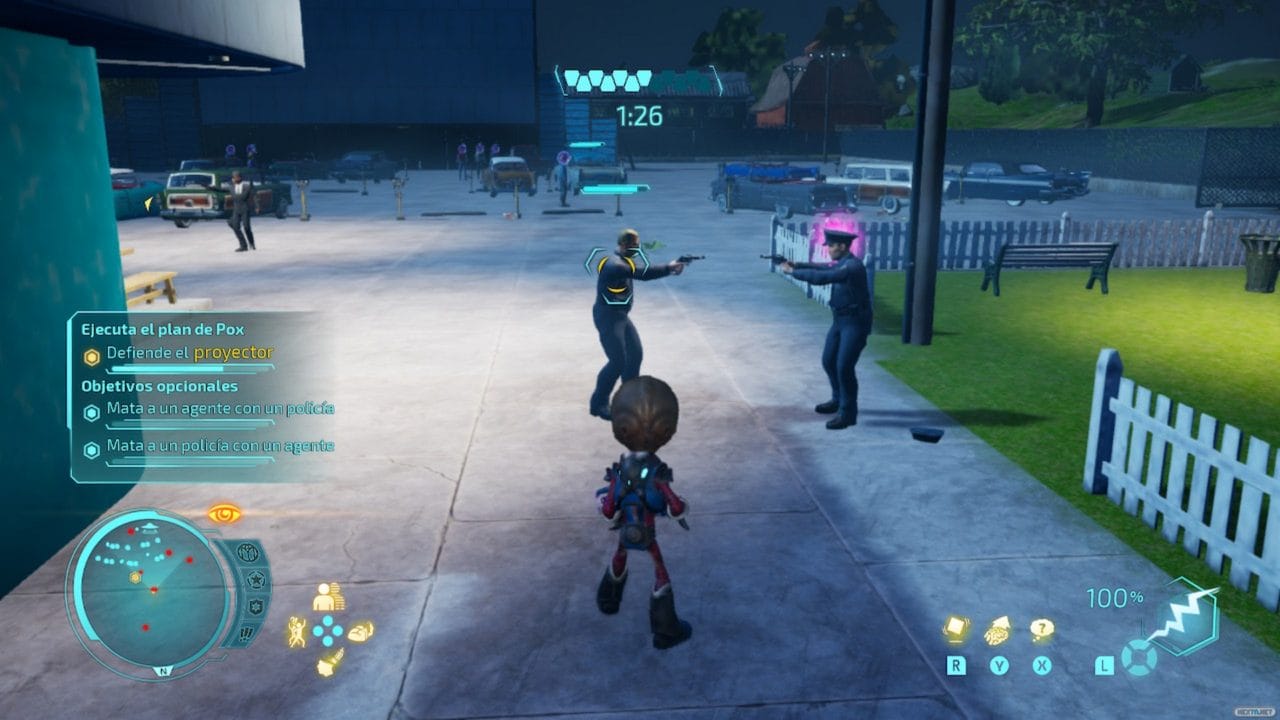Click the triple exclamation alert indicator

click(x=247, y=633)
